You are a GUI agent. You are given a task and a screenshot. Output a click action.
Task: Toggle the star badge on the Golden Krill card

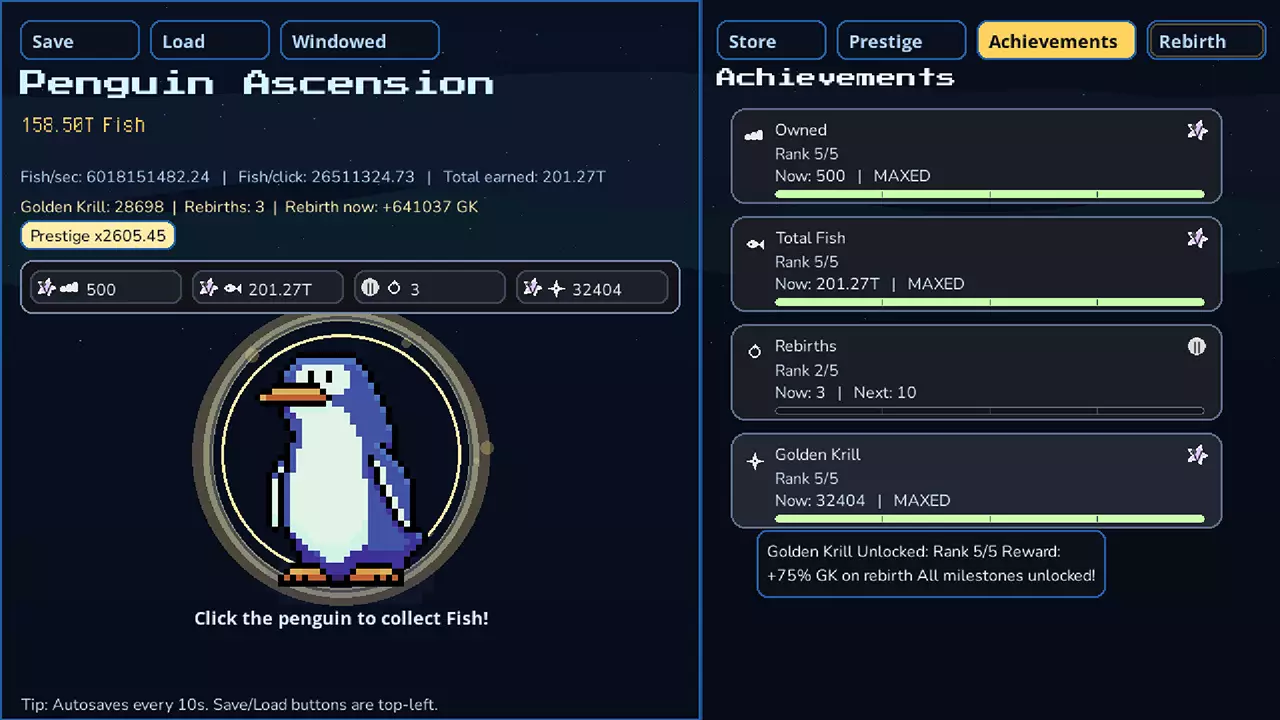1197,454
